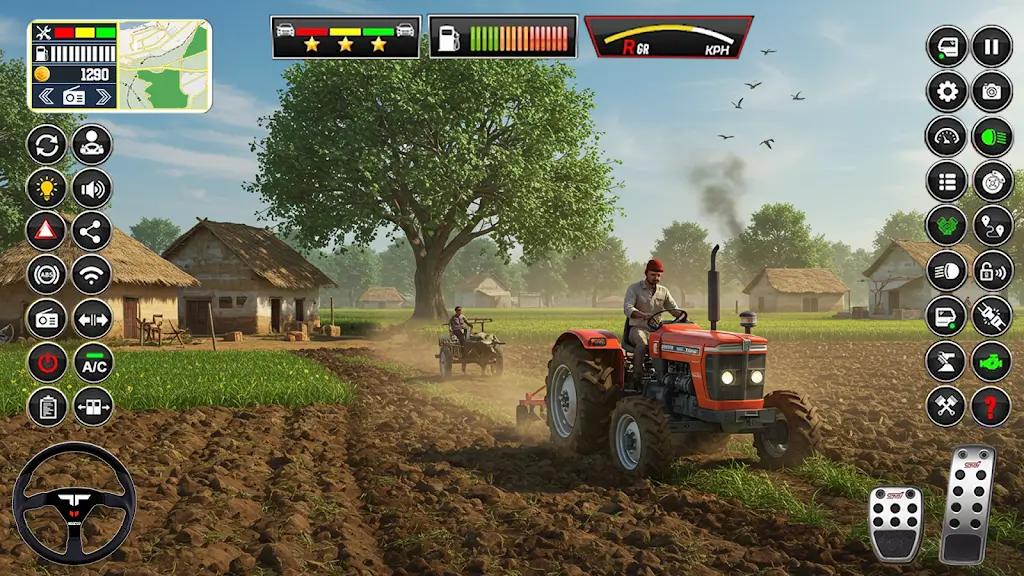Open the list menu icon

click(x=946, y=181)
